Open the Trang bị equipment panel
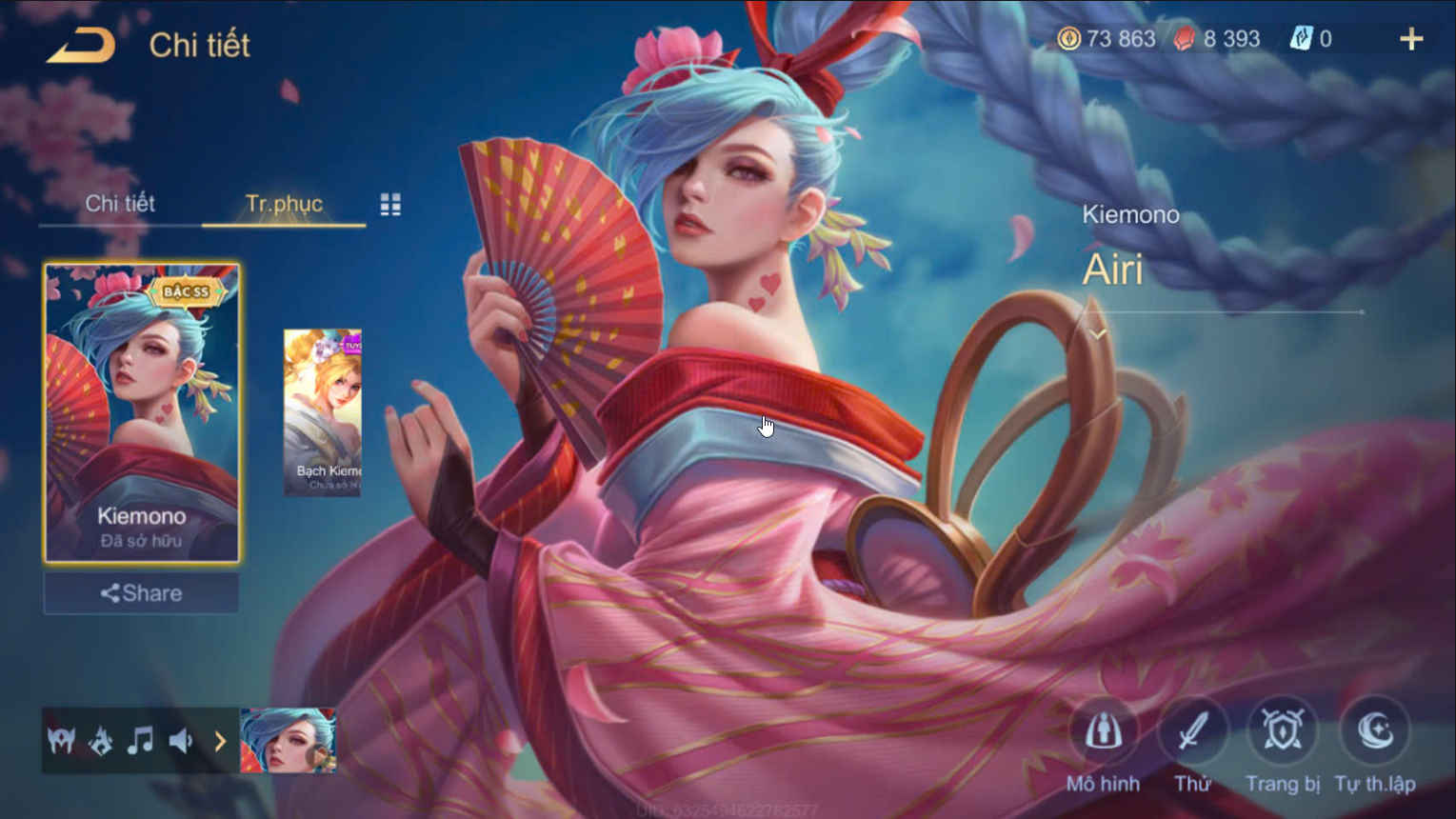Screen dimensions: 1456x819 pyautogui.click(x=1283, y=731)
